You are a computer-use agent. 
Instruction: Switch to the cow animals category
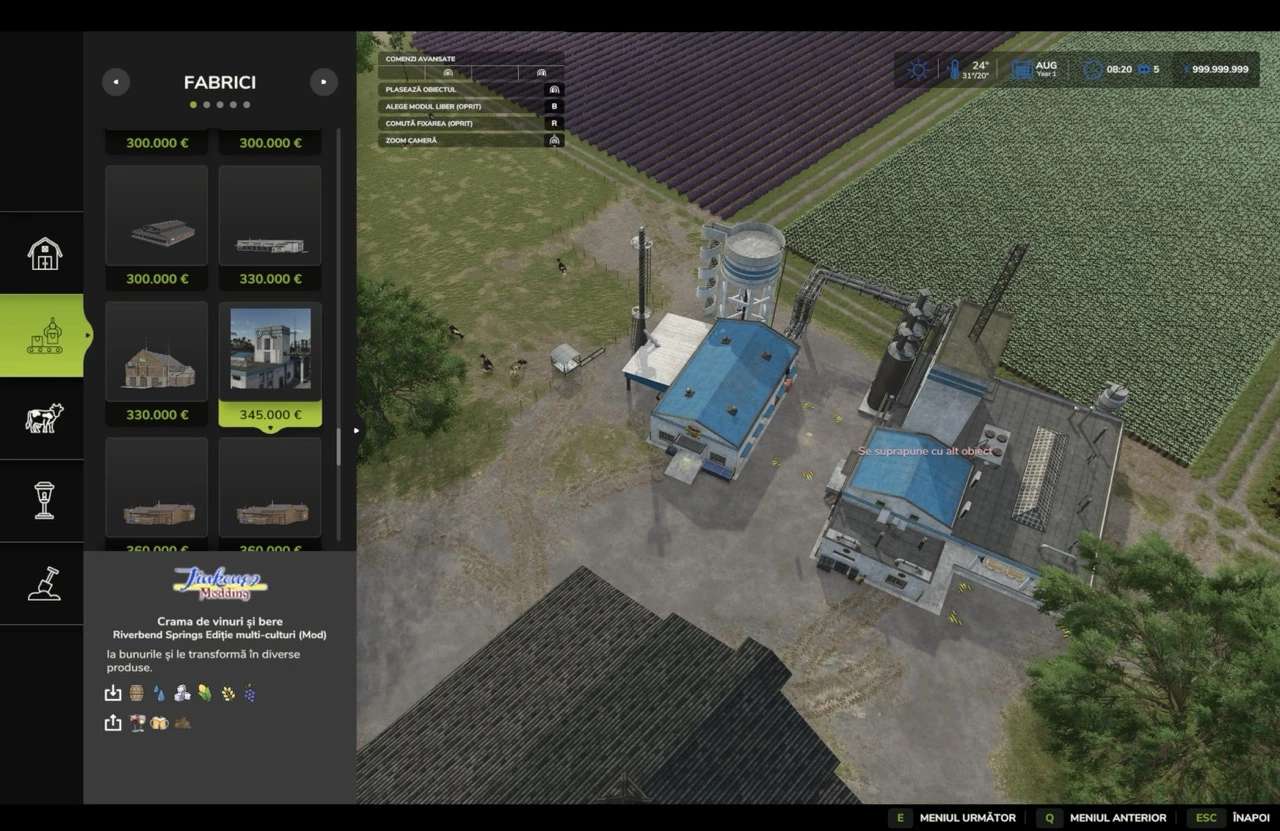click(x=44, y=418)
